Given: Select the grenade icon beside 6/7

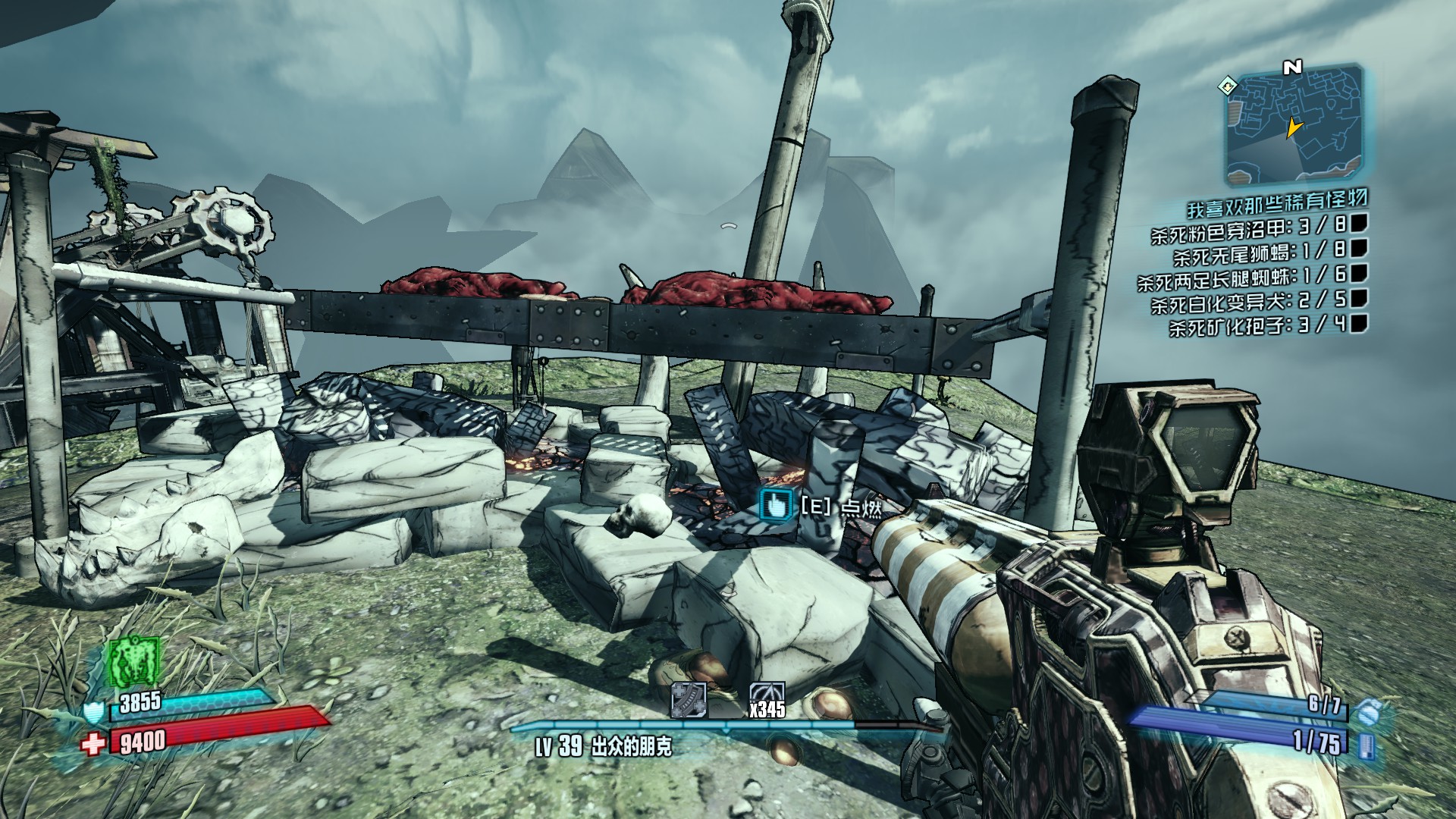Looking at the screenshot, I should point(1366,713).
